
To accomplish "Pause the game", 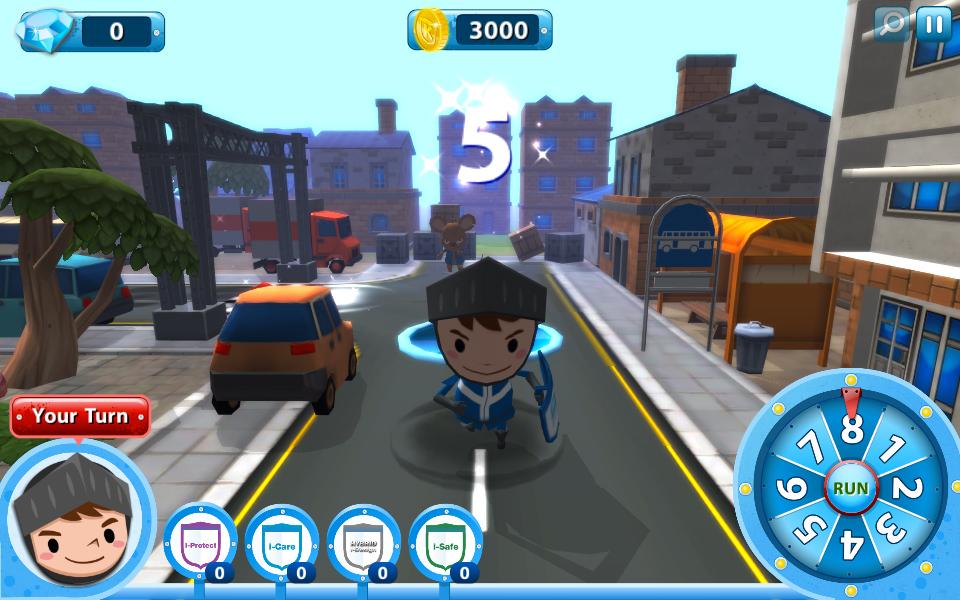I will 933,24.
